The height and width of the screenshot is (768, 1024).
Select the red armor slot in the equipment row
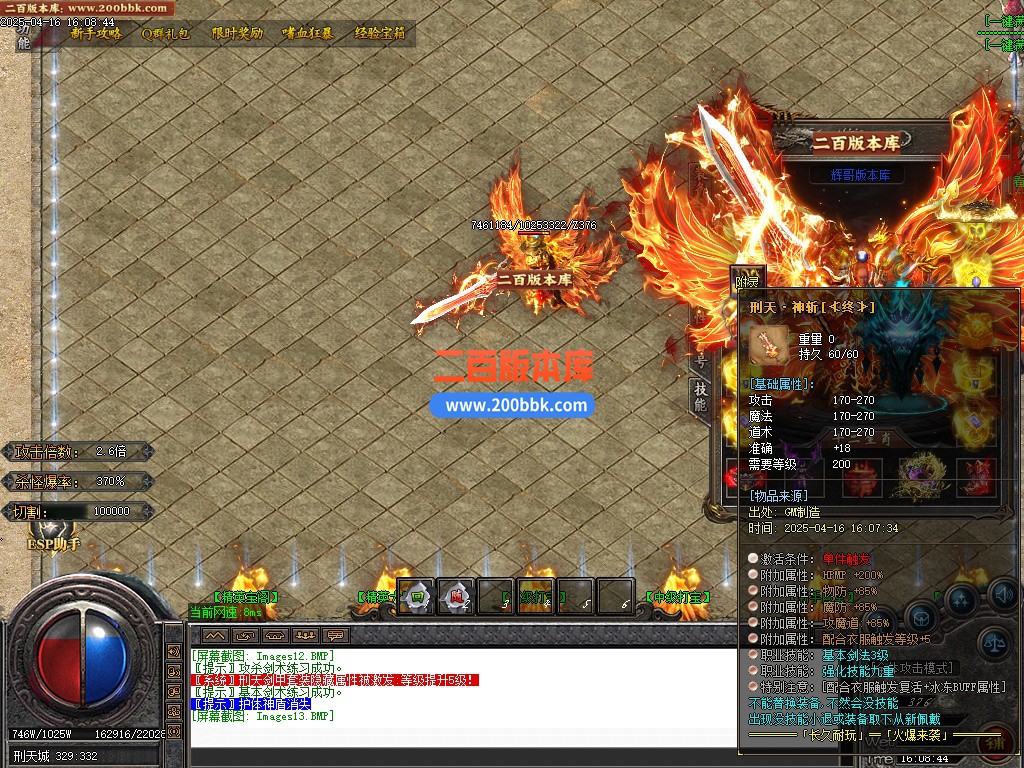point(862,478)
